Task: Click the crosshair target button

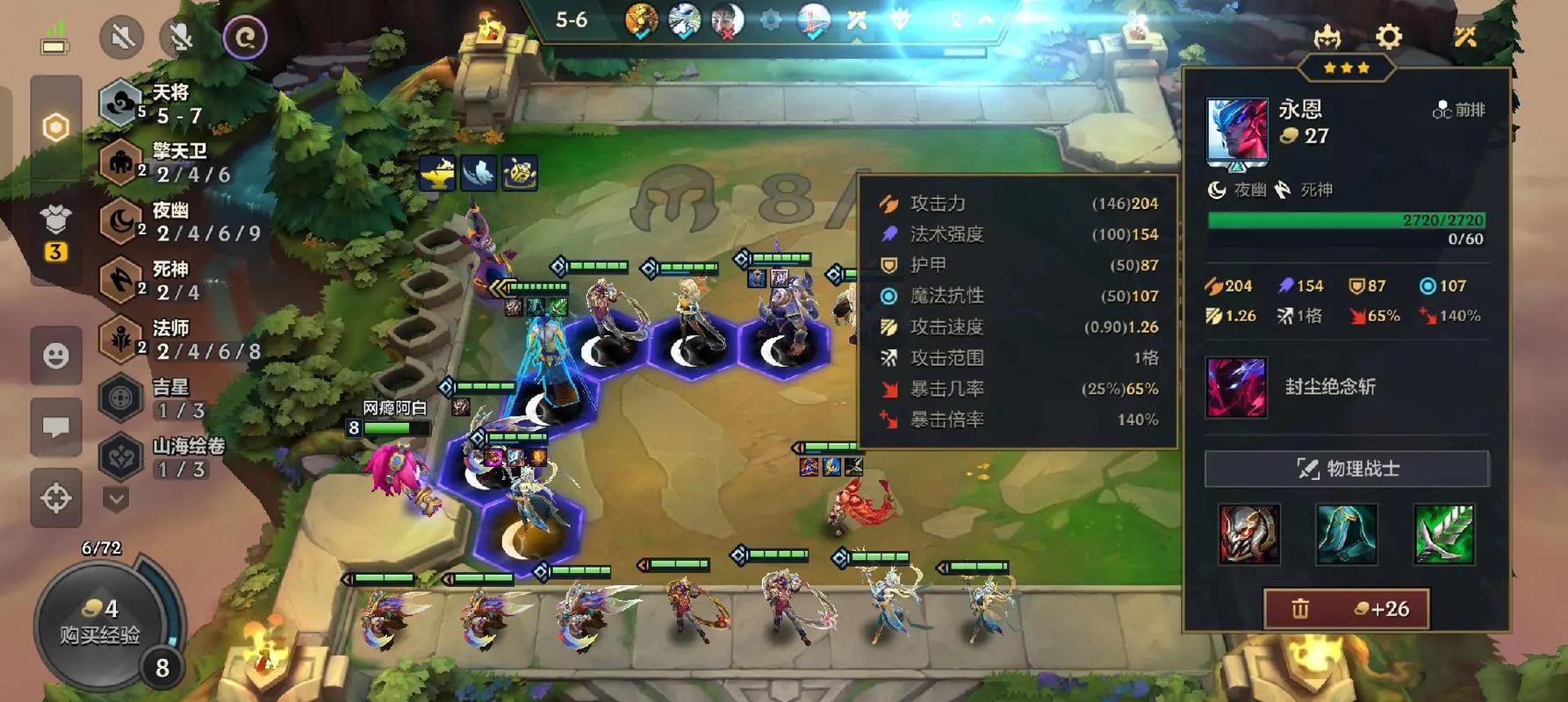Action: click(56, 498)
